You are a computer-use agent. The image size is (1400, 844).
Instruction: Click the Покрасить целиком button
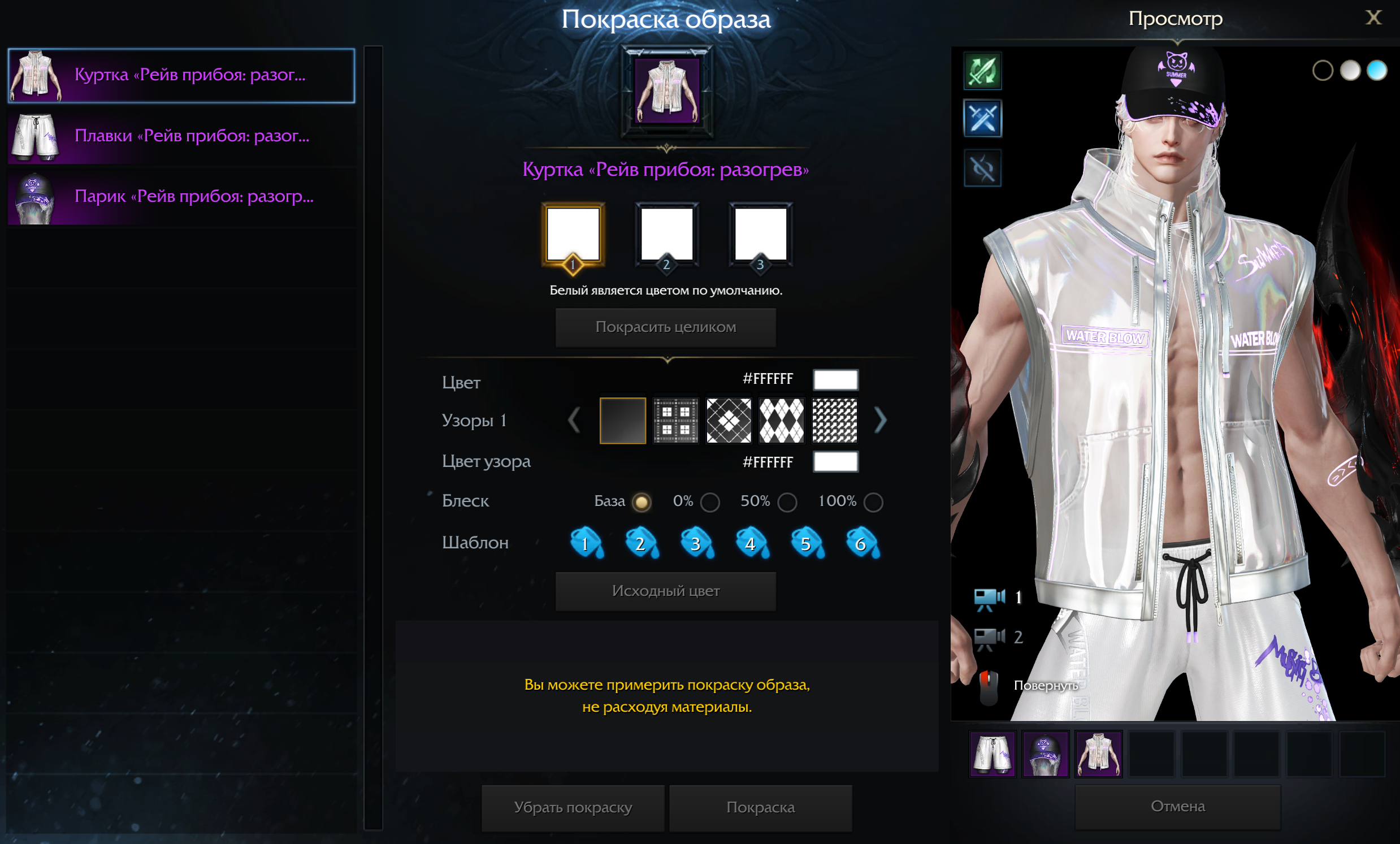click(x=665, y=327)
